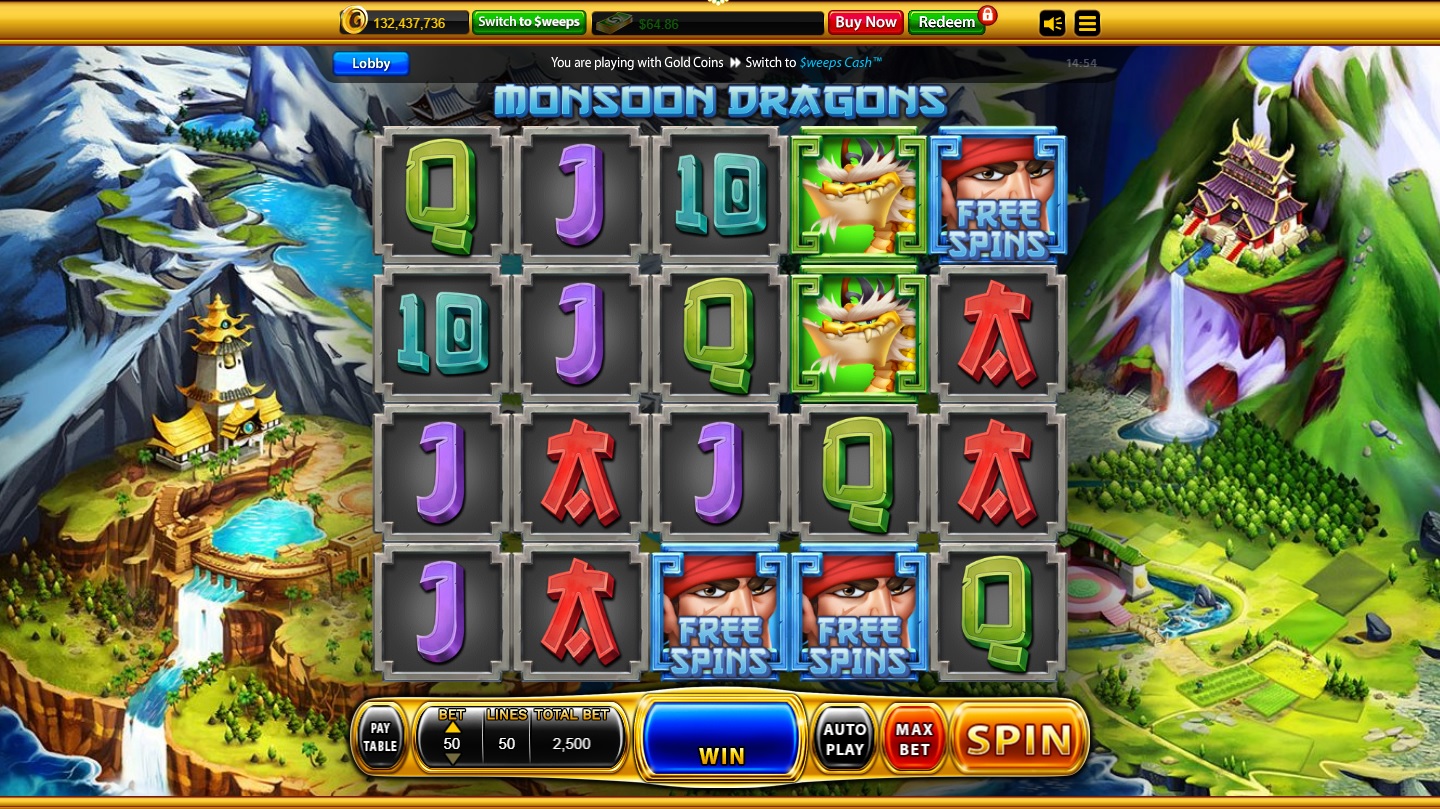
Task: Click the Free Spins symbol on the bottom row
Action: tap(718, 614)
